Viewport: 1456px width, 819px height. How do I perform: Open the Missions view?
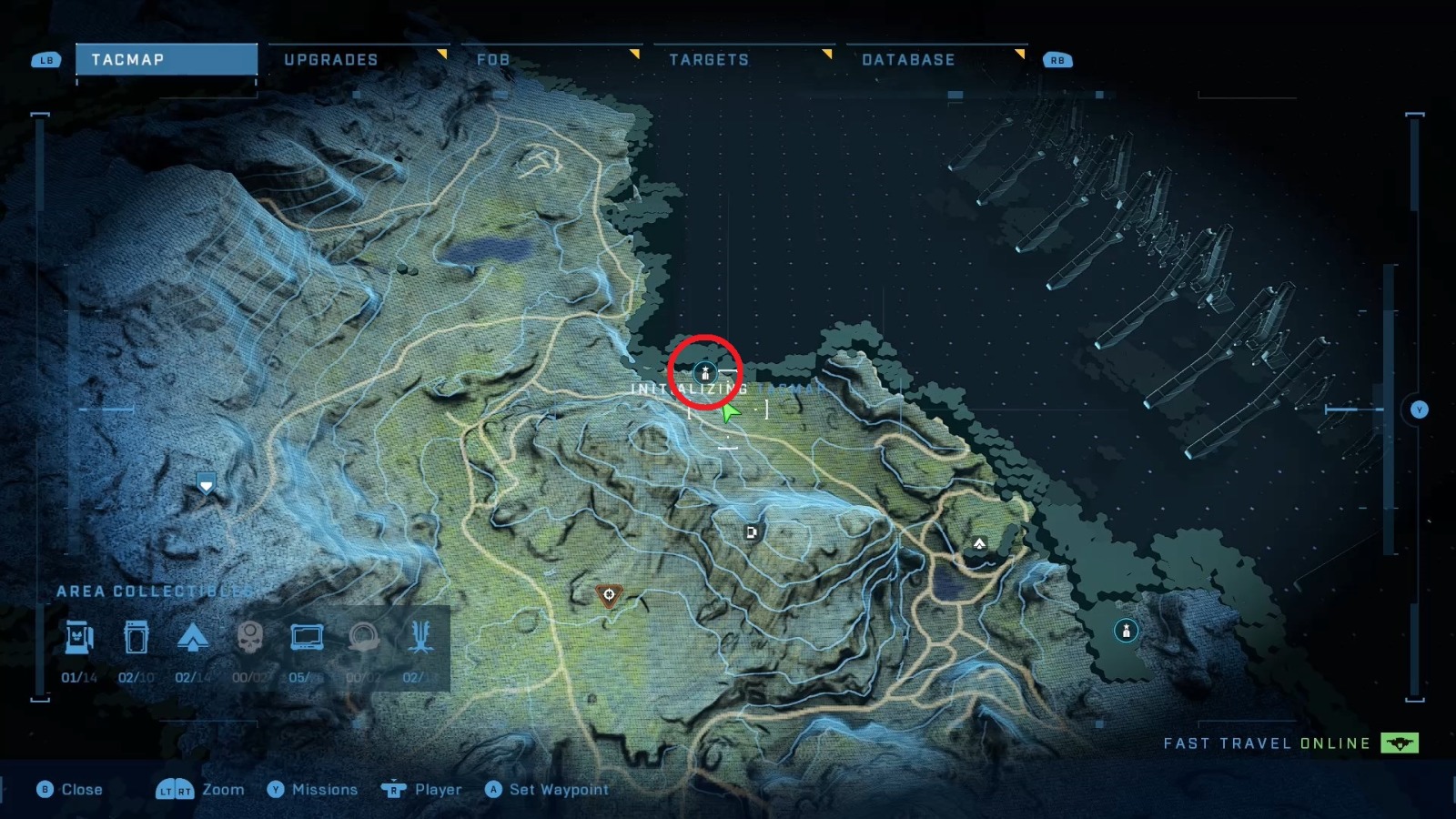(x=323, y=790)
